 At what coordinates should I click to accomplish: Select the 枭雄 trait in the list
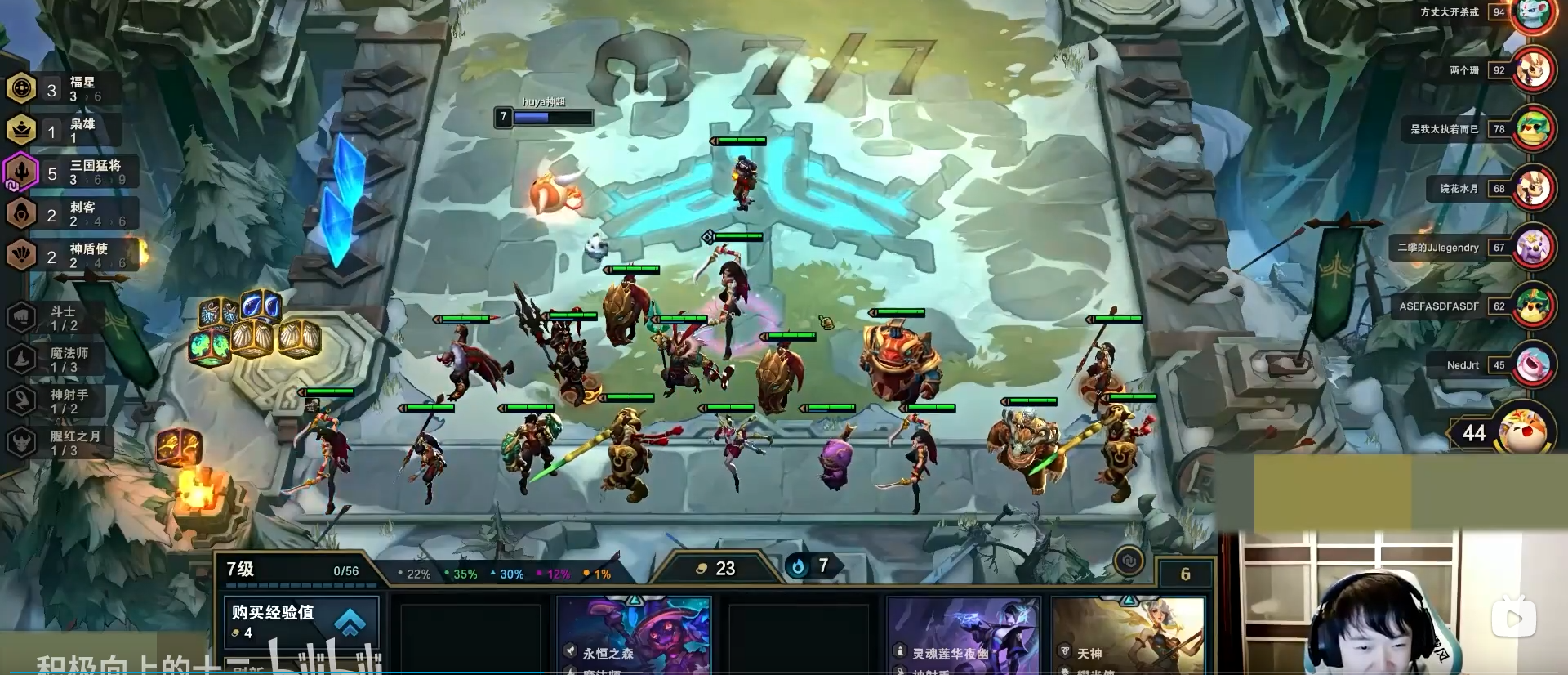pos(64,130)
